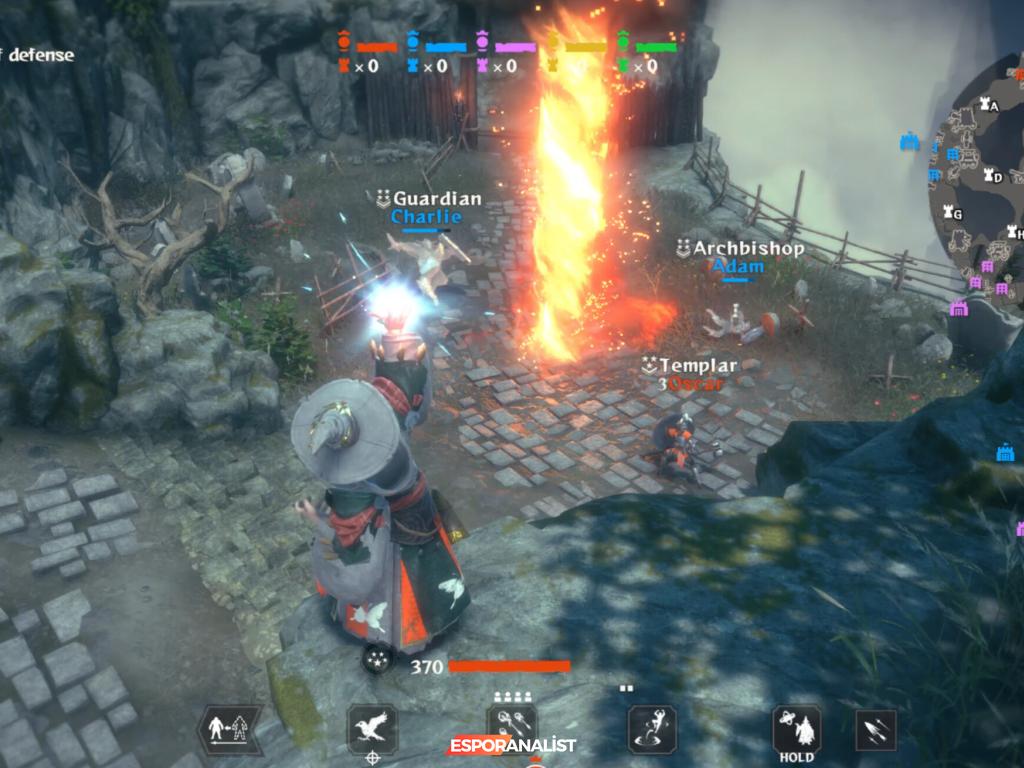Image resolution: width=1024 pixels, height=768 pixels.
Task: Select the swap-unit command icon
Action: pos(230,729)
